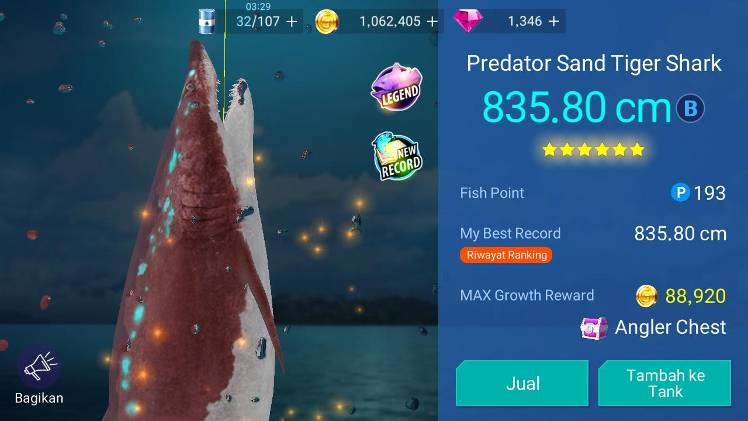This screenshot has height=421, width=748.
Task: Buy more pink gems with the plus
Action: pos(556,20)
